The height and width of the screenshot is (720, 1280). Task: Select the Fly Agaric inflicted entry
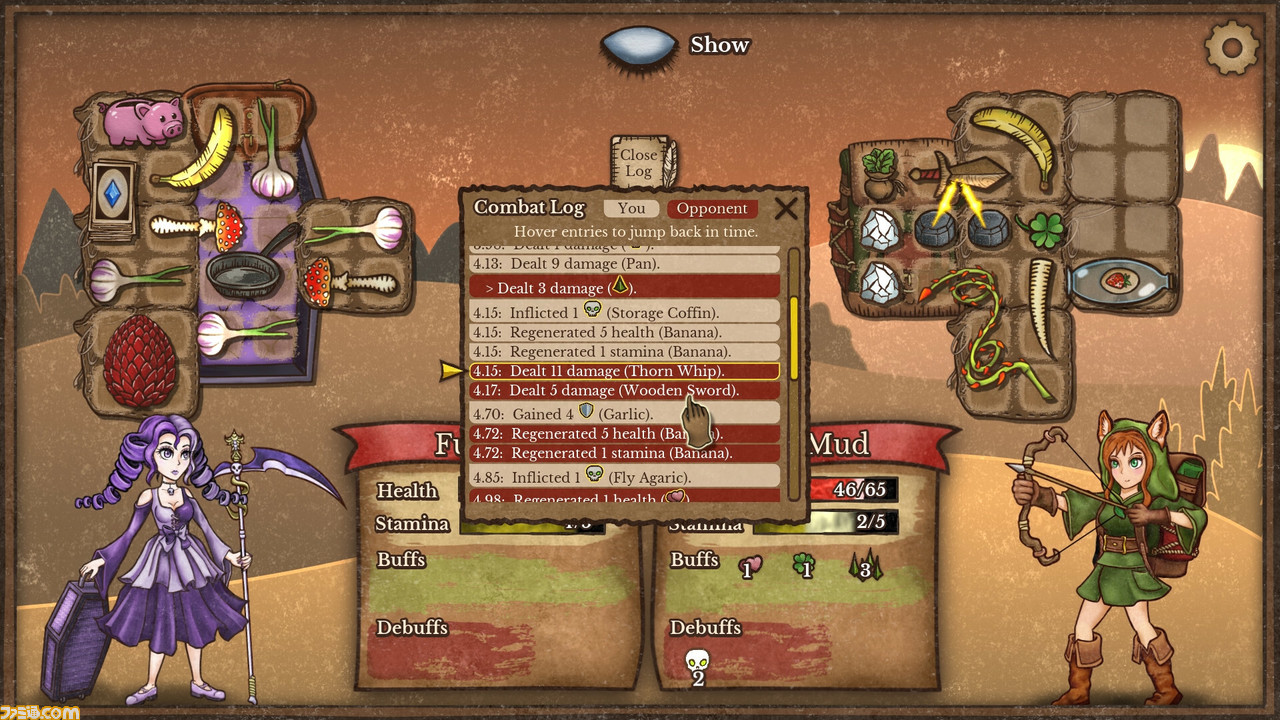624,477
